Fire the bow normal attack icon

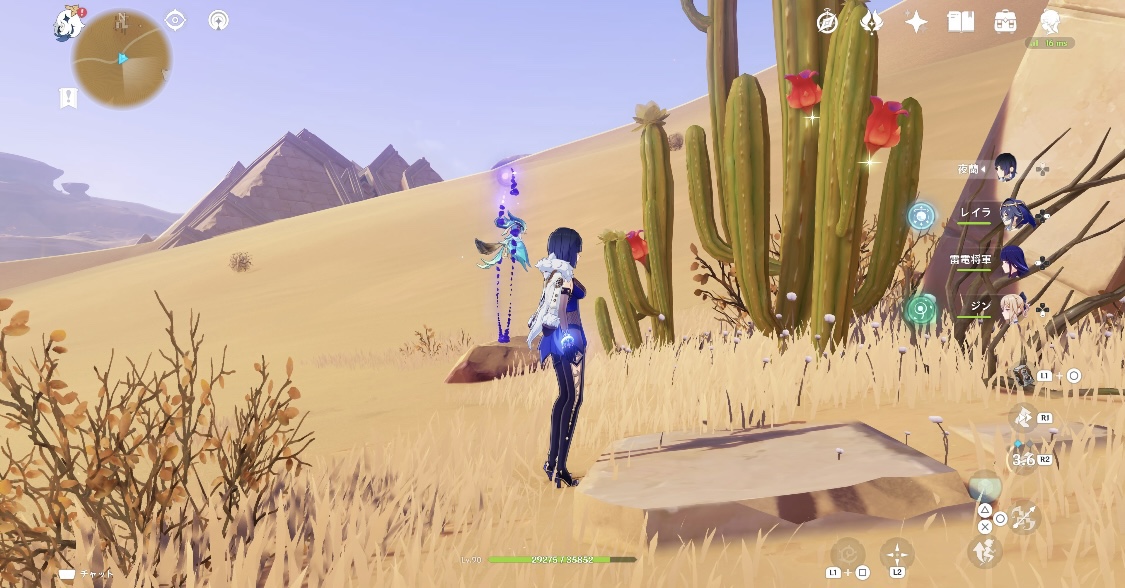pyautogui.click(x=1024, y=517)
